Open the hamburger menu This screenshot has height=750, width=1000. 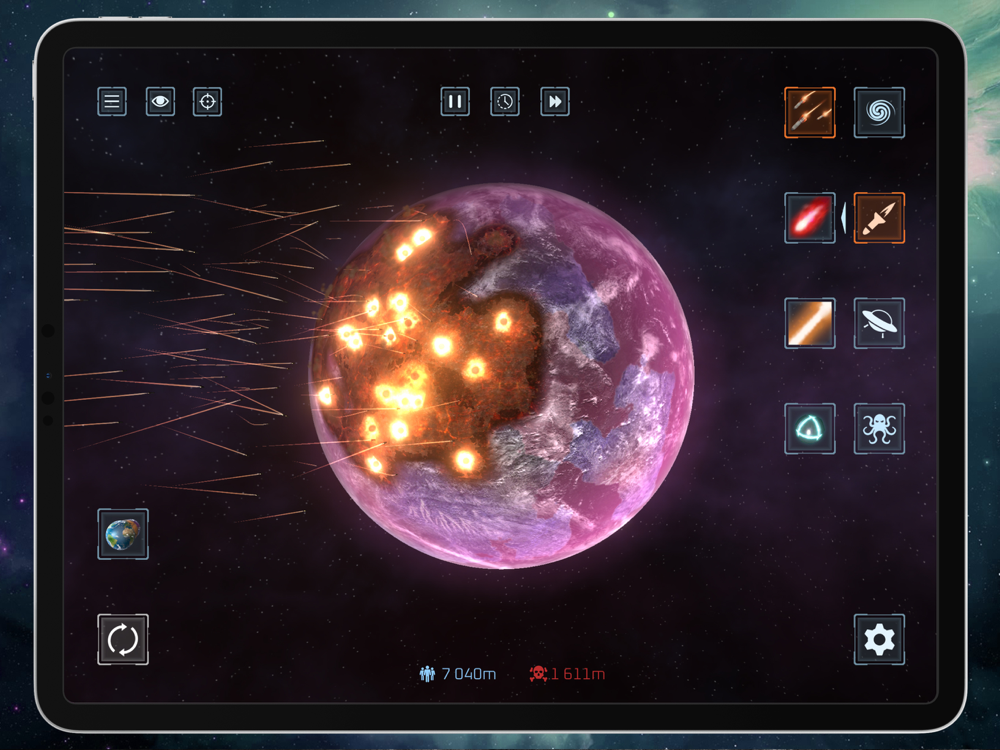(112, 101)
